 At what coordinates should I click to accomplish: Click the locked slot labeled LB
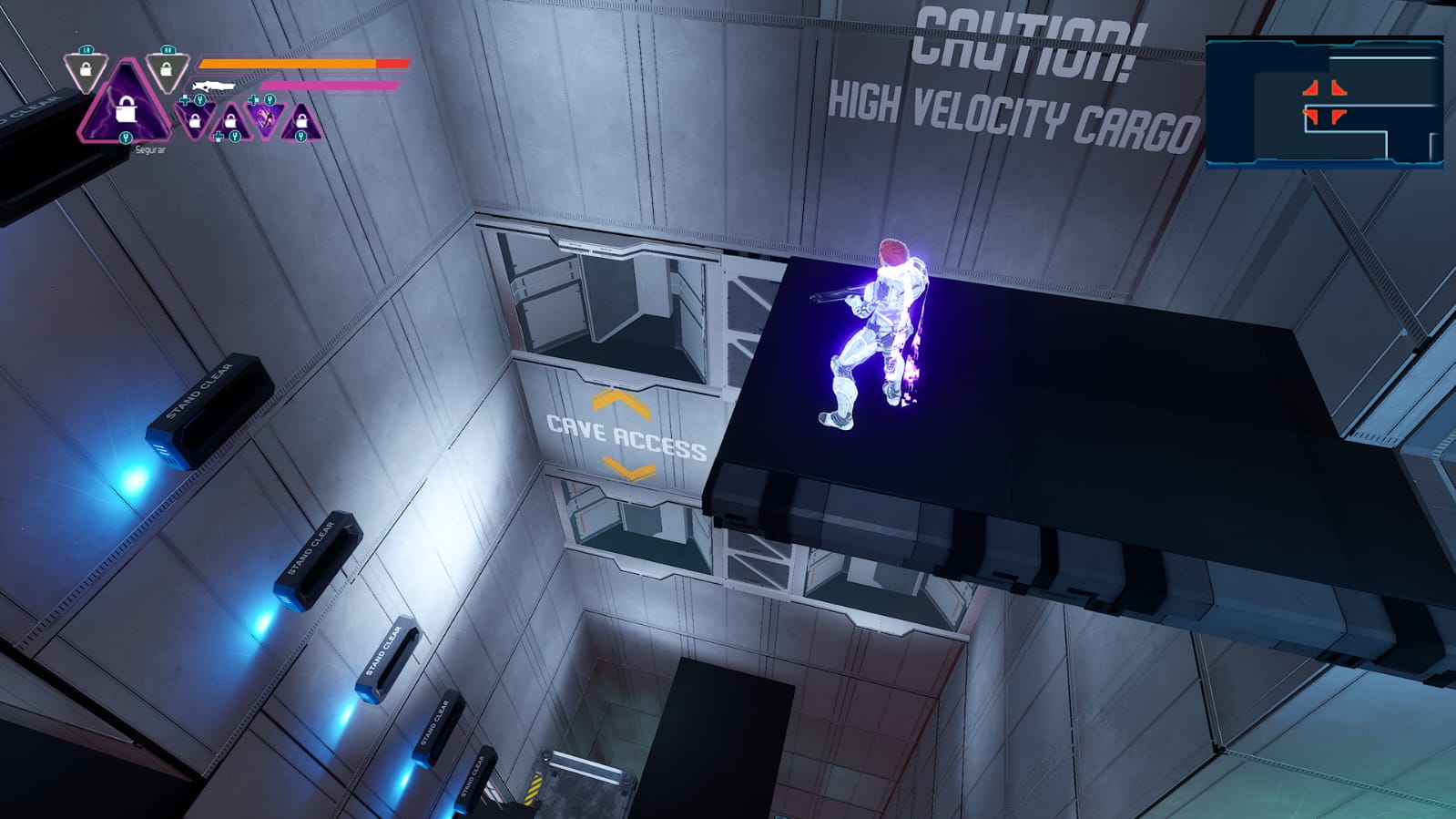point(86,70)
